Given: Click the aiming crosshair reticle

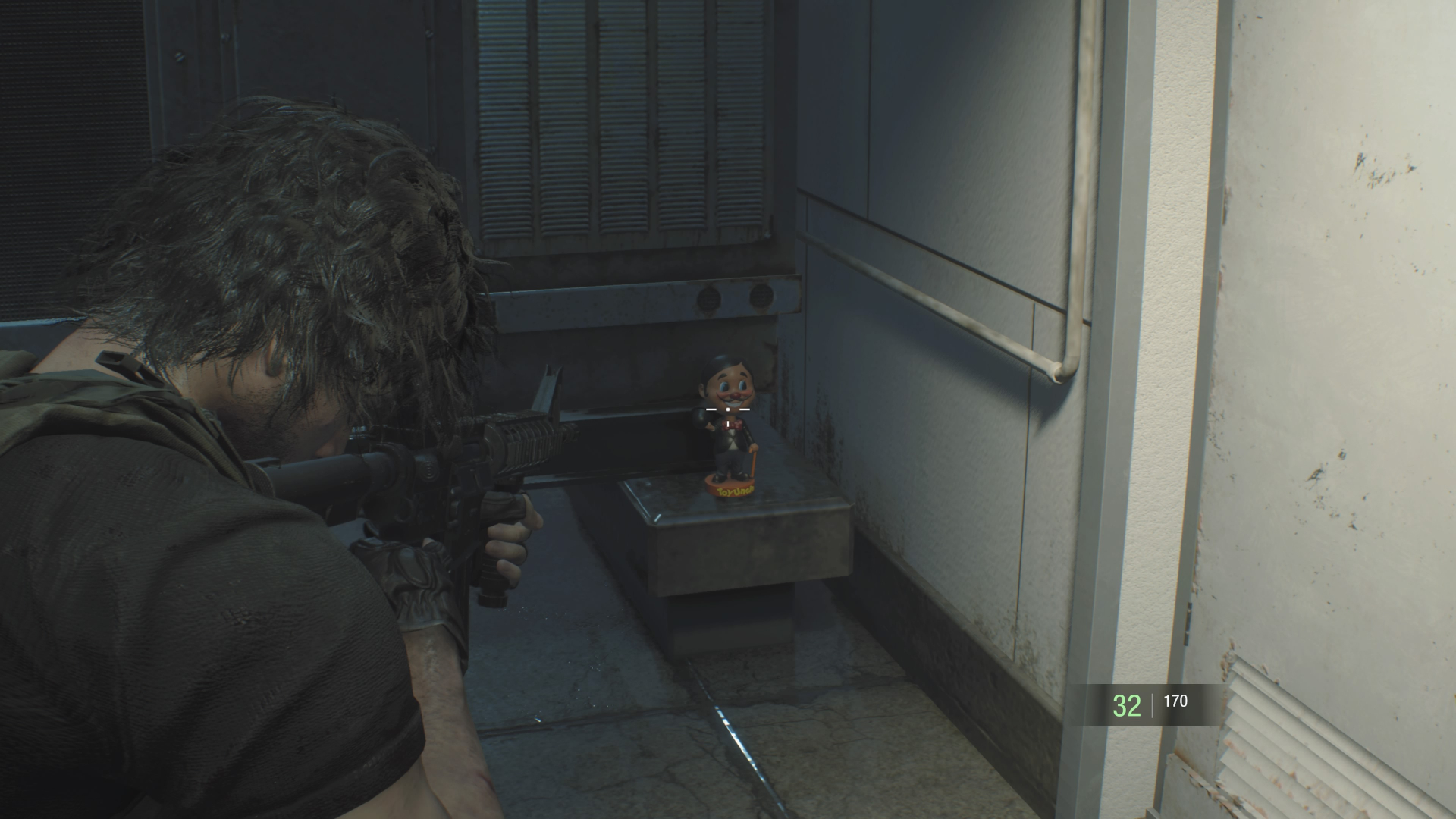Looking at the screenshot, I should coord(728,409).
